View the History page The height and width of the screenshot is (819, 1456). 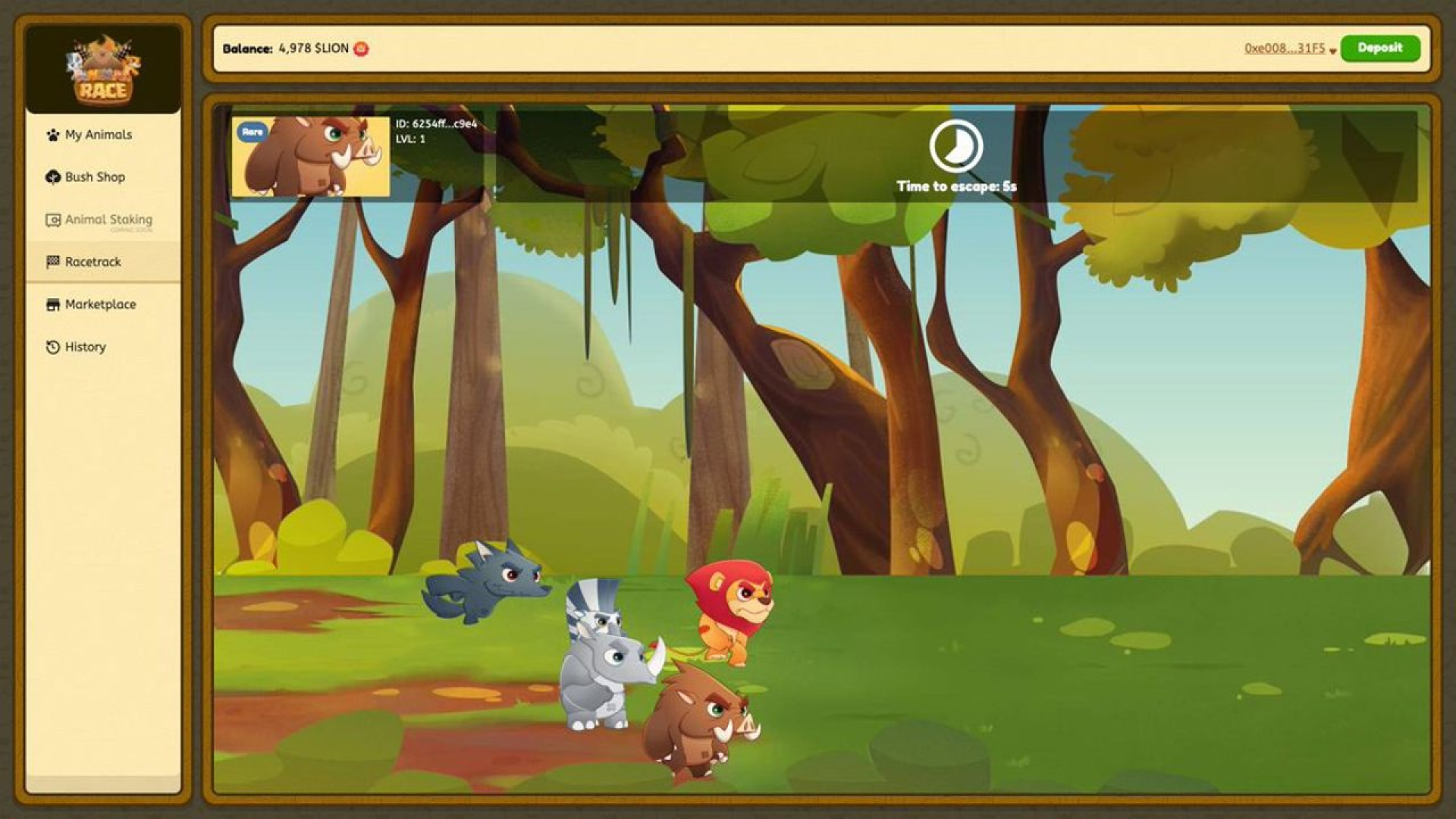pos(85,347)
